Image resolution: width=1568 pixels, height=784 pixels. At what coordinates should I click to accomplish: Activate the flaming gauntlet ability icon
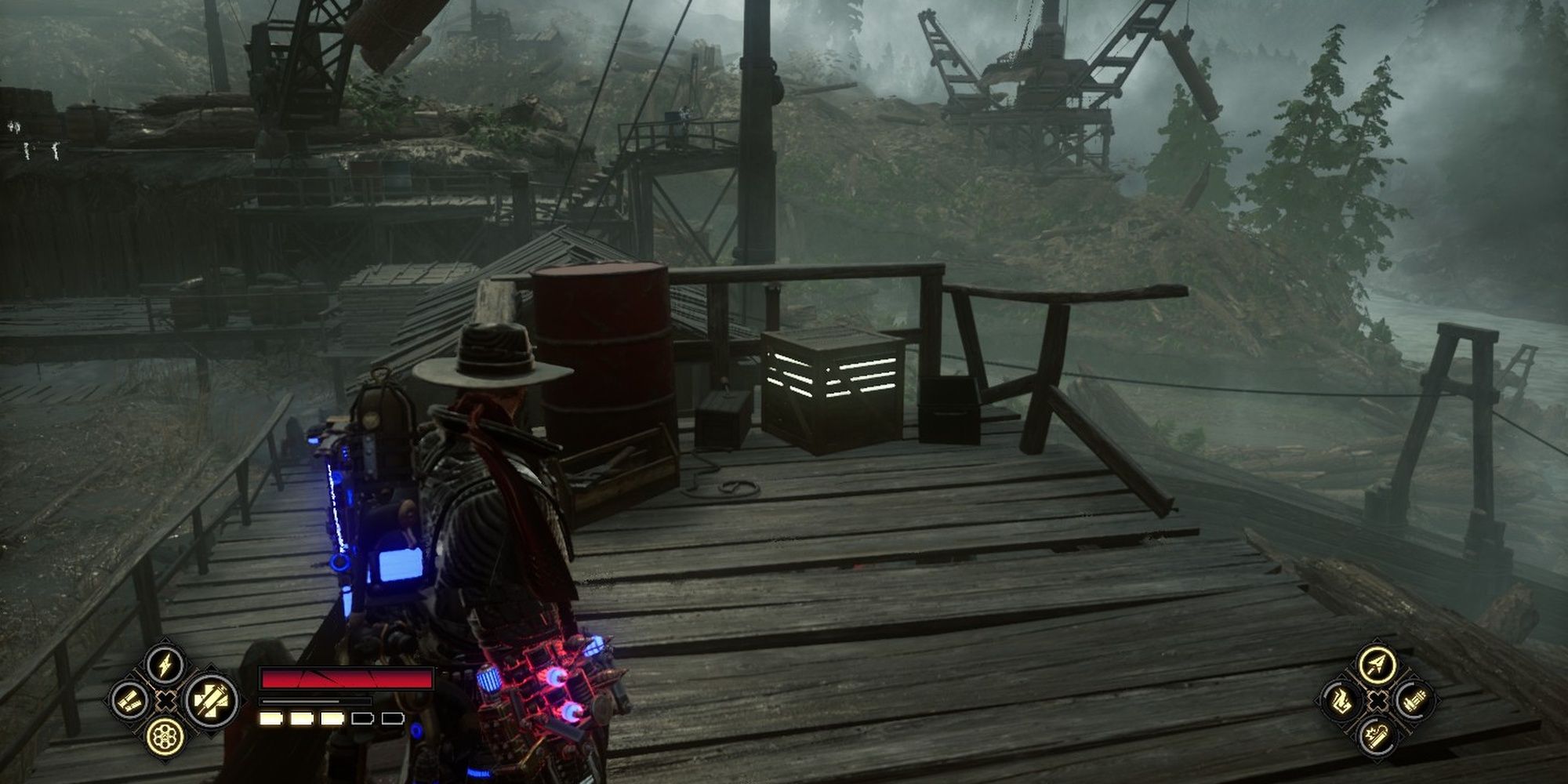[1343, 700]
